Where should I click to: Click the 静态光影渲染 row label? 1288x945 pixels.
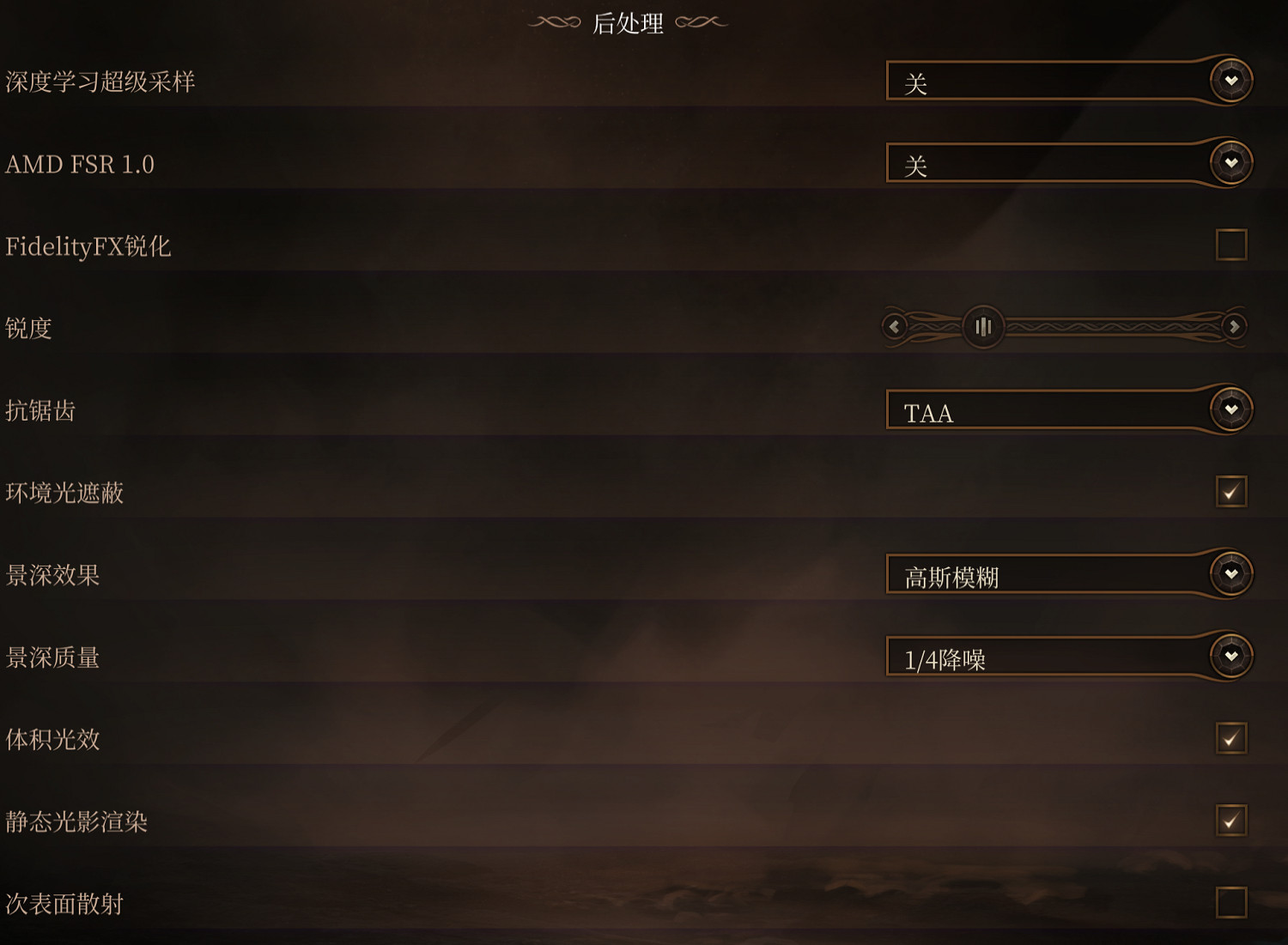(x=76, y=821)
